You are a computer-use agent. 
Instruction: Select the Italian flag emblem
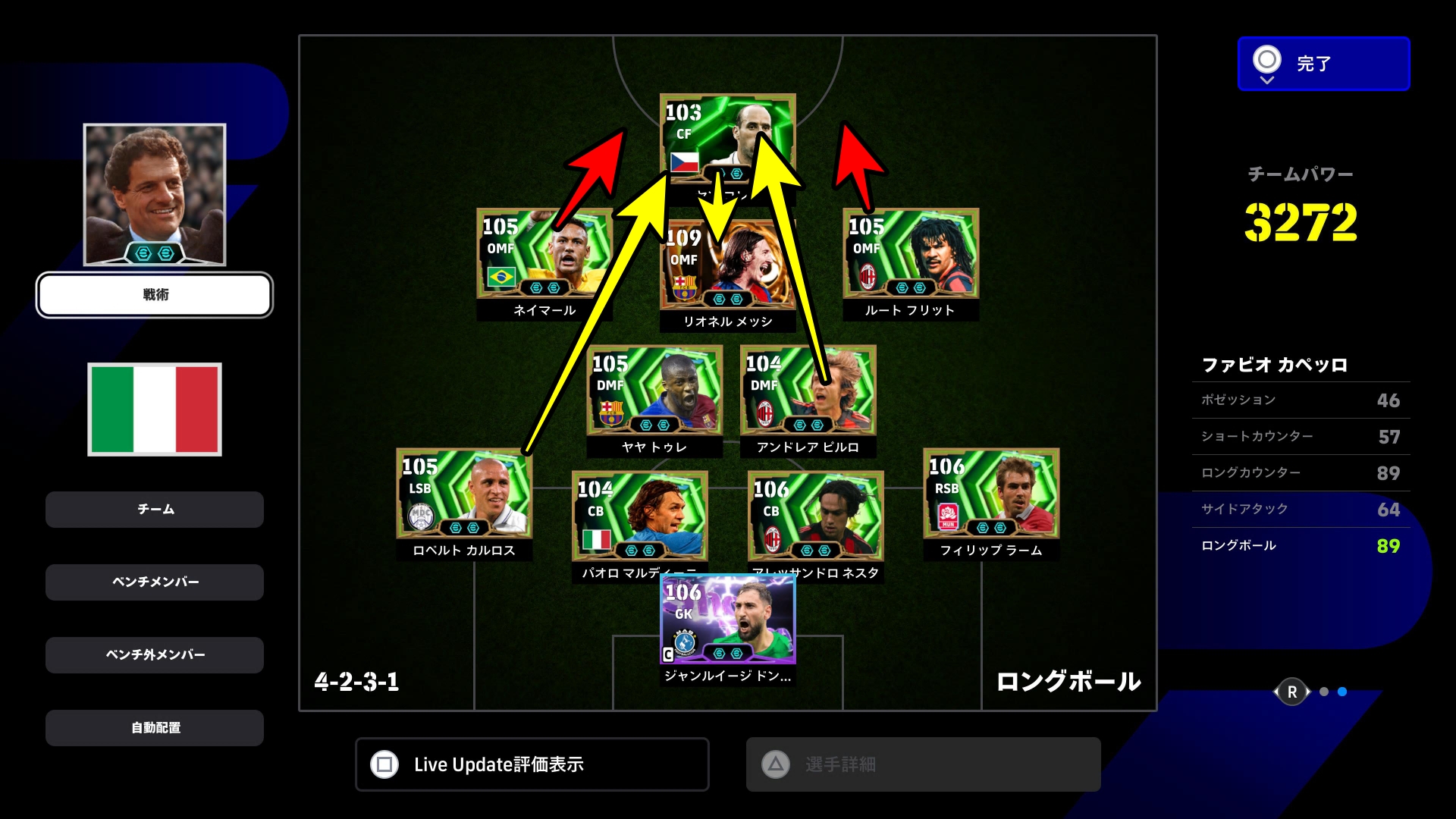coord(155,409)
